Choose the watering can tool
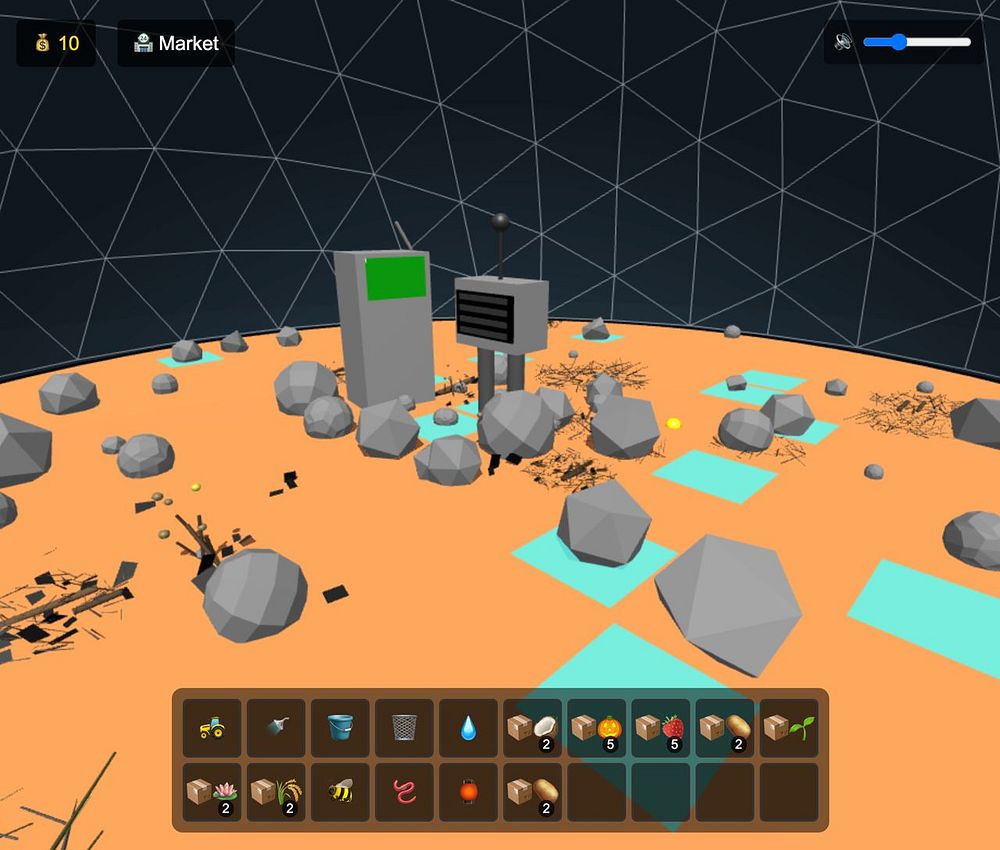The width and height of the screenshot is (1000, 850). pyautogui.click(x=276, y=728)
